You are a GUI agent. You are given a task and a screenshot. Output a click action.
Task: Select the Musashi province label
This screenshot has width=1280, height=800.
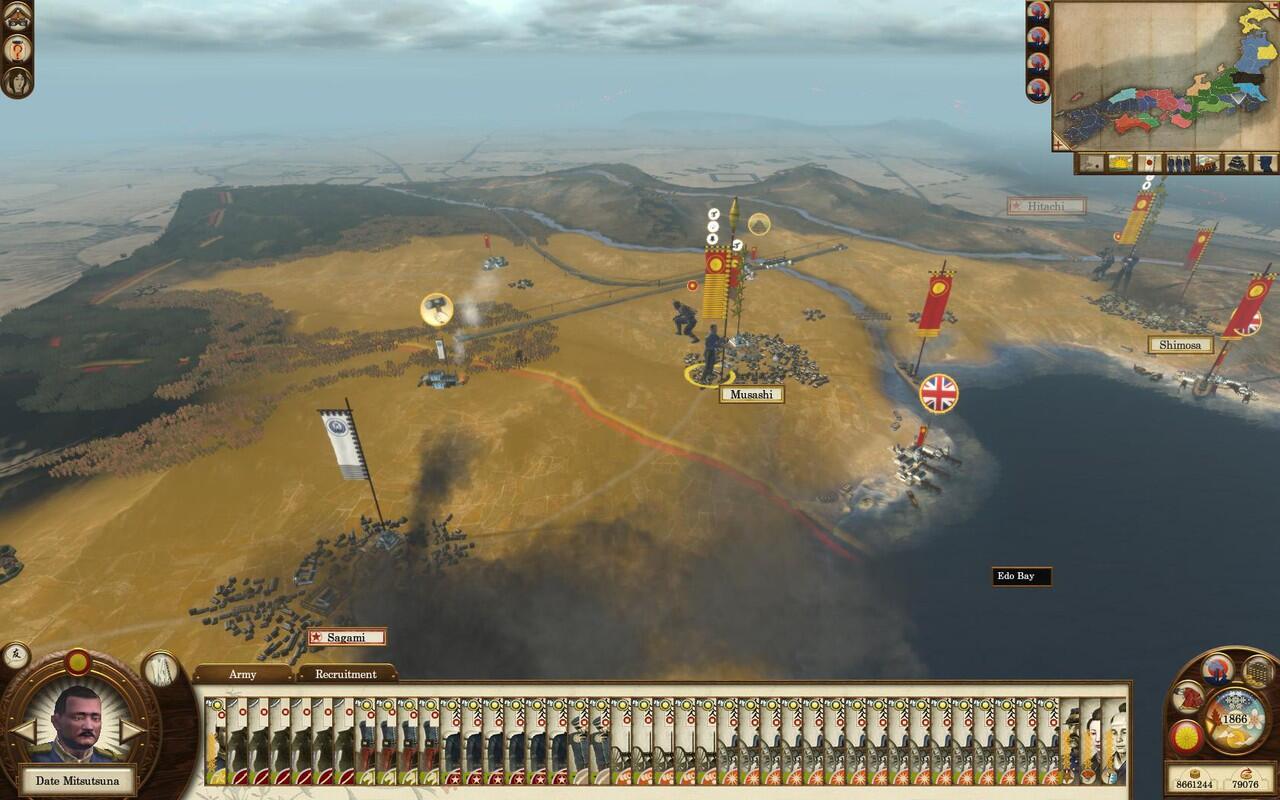751,394
